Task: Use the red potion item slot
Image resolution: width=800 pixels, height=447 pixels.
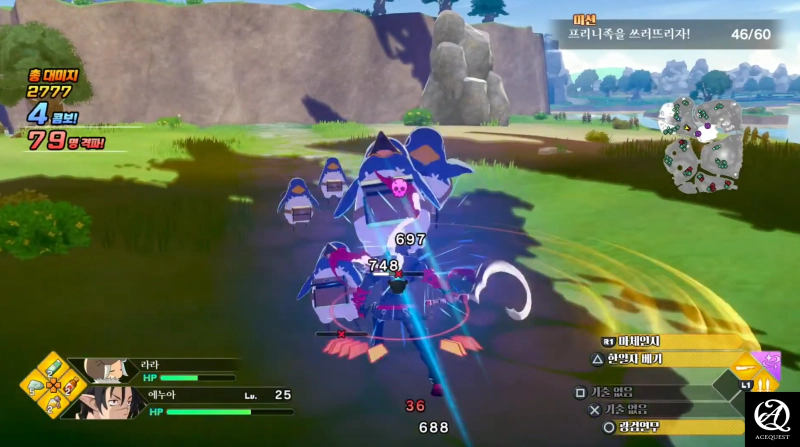Action: pyautogui.click(x=70, y=385)
